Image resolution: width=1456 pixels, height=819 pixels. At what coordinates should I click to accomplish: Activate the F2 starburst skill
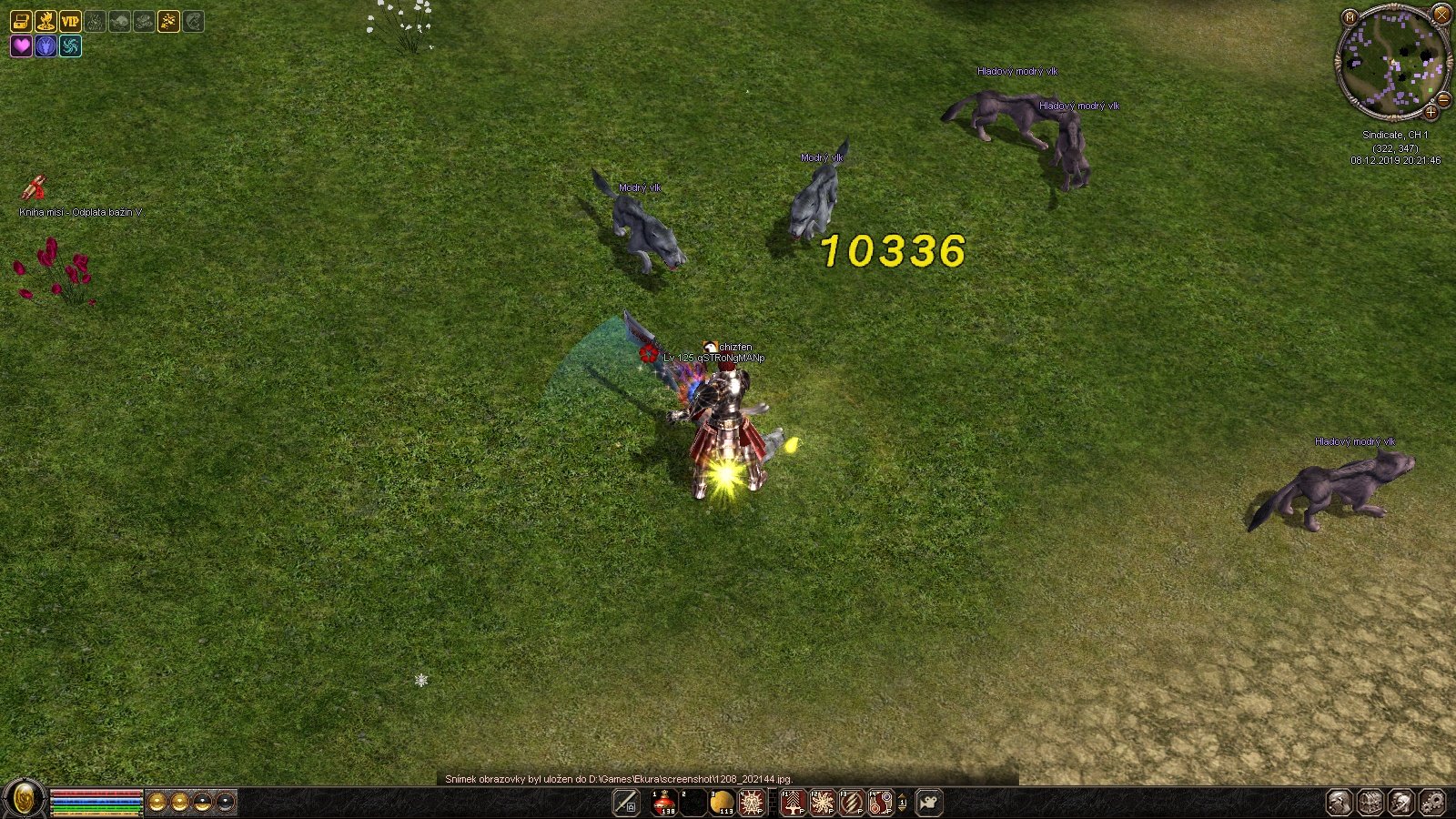(823, 803)
